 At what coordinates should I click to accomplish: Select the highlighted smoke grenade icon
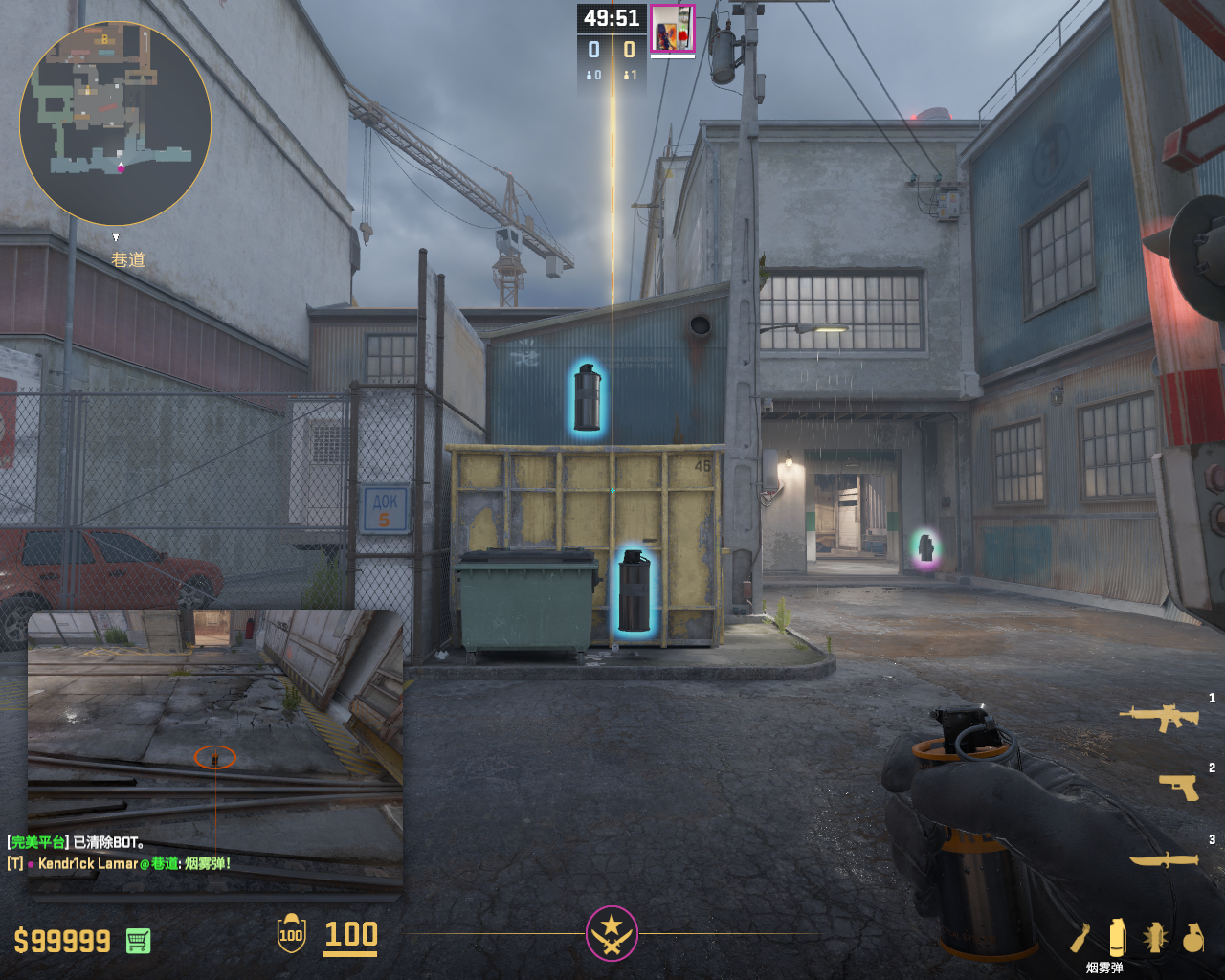pyautogui.click(x=1117, y=937)
